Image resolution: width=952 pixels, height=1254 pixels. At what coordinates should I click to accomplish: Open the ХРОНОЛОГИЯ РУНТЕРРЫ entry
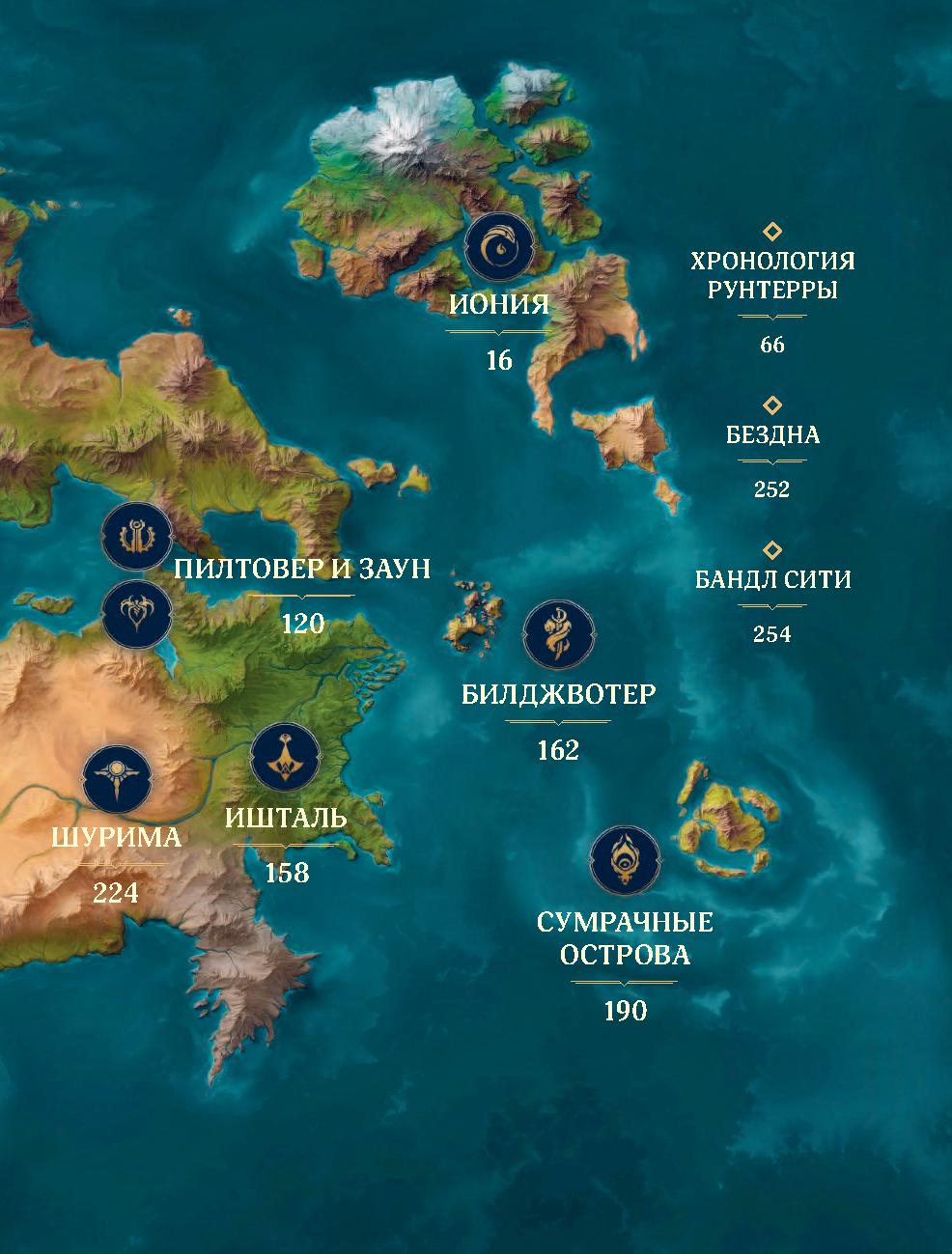(771, 275)
